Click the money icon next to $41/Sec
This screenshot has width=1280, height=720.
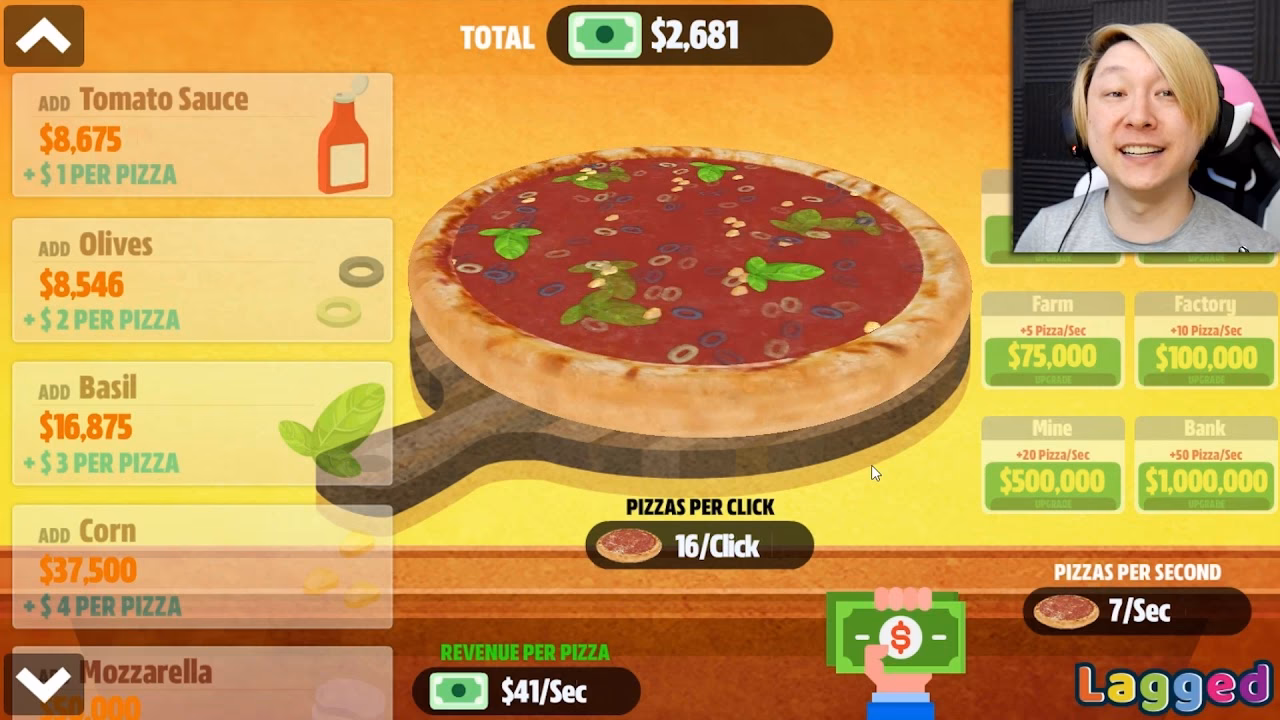tap(458, 691)
